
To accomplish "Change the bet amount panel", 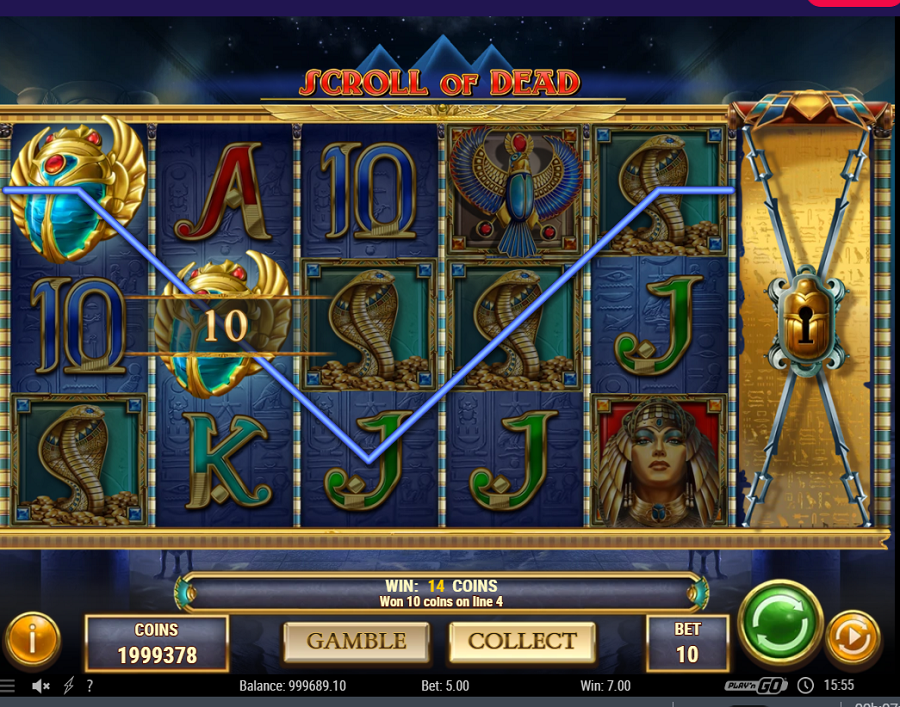I will [x=687, y=642].
